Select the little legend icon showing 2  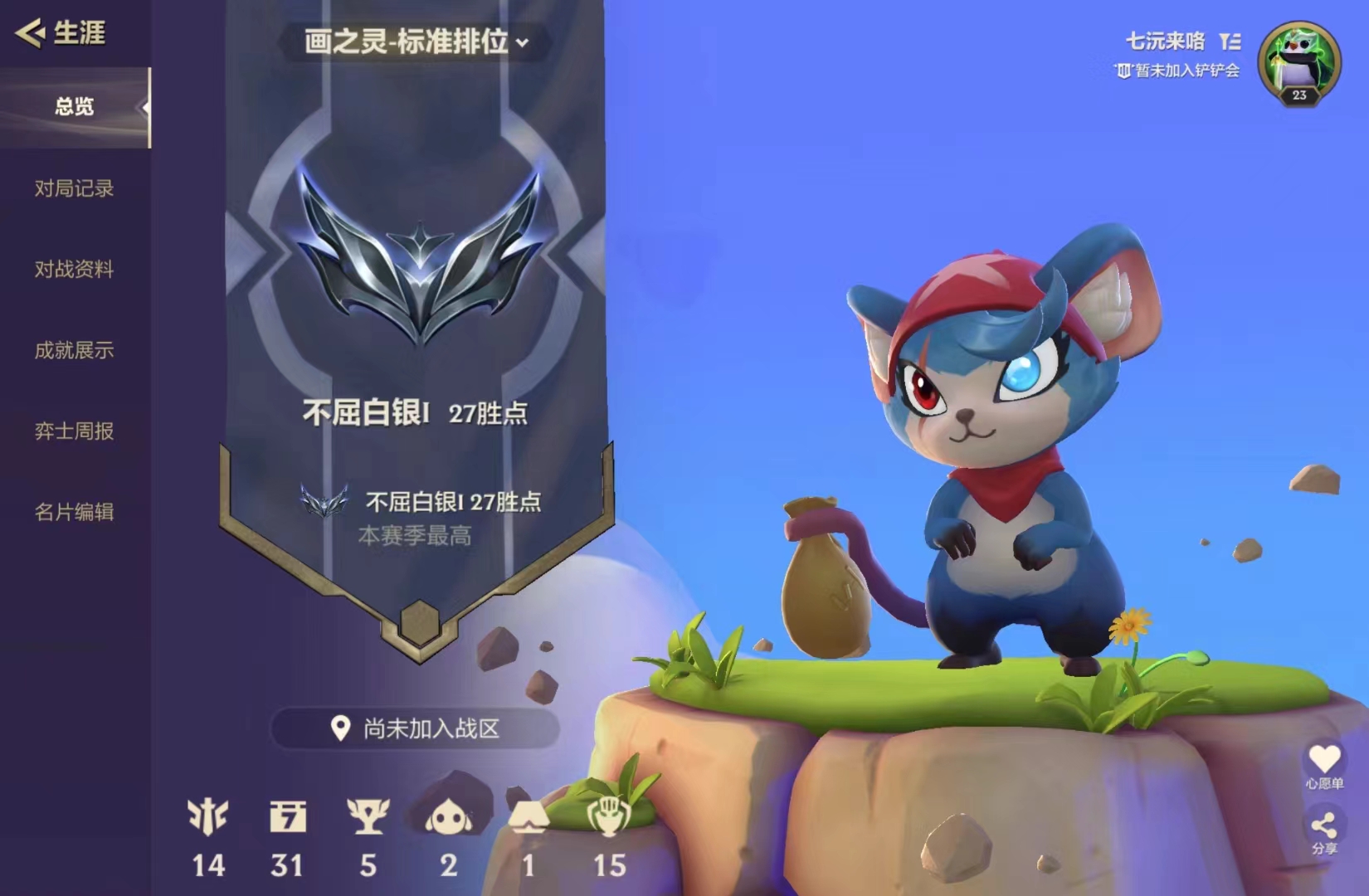pos(448,821)
